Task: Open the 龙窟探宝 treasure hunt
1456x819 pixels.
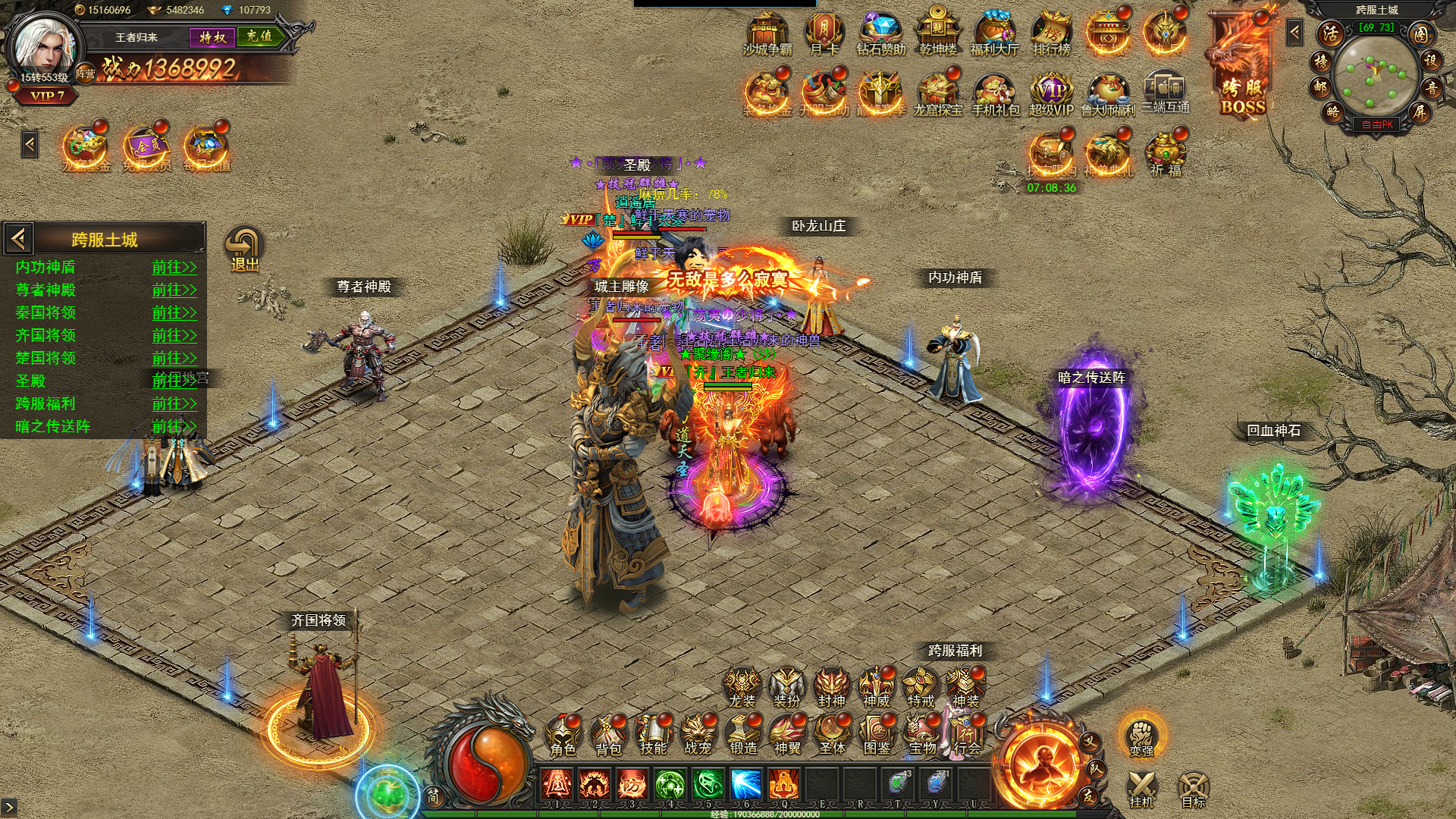Action: pos(937,94)
